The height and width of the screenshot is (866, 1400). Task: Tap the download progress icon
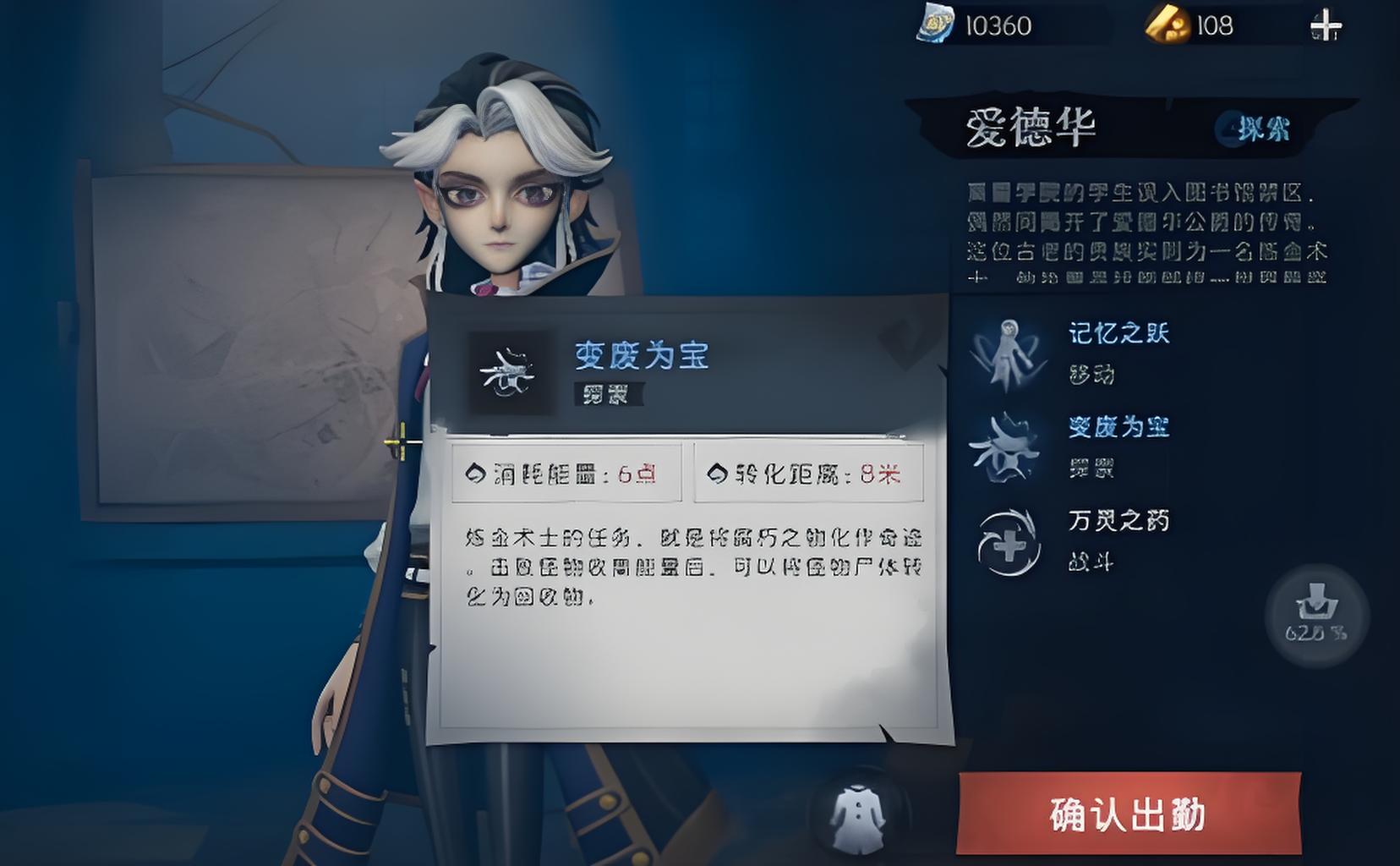click(1315, 614)
